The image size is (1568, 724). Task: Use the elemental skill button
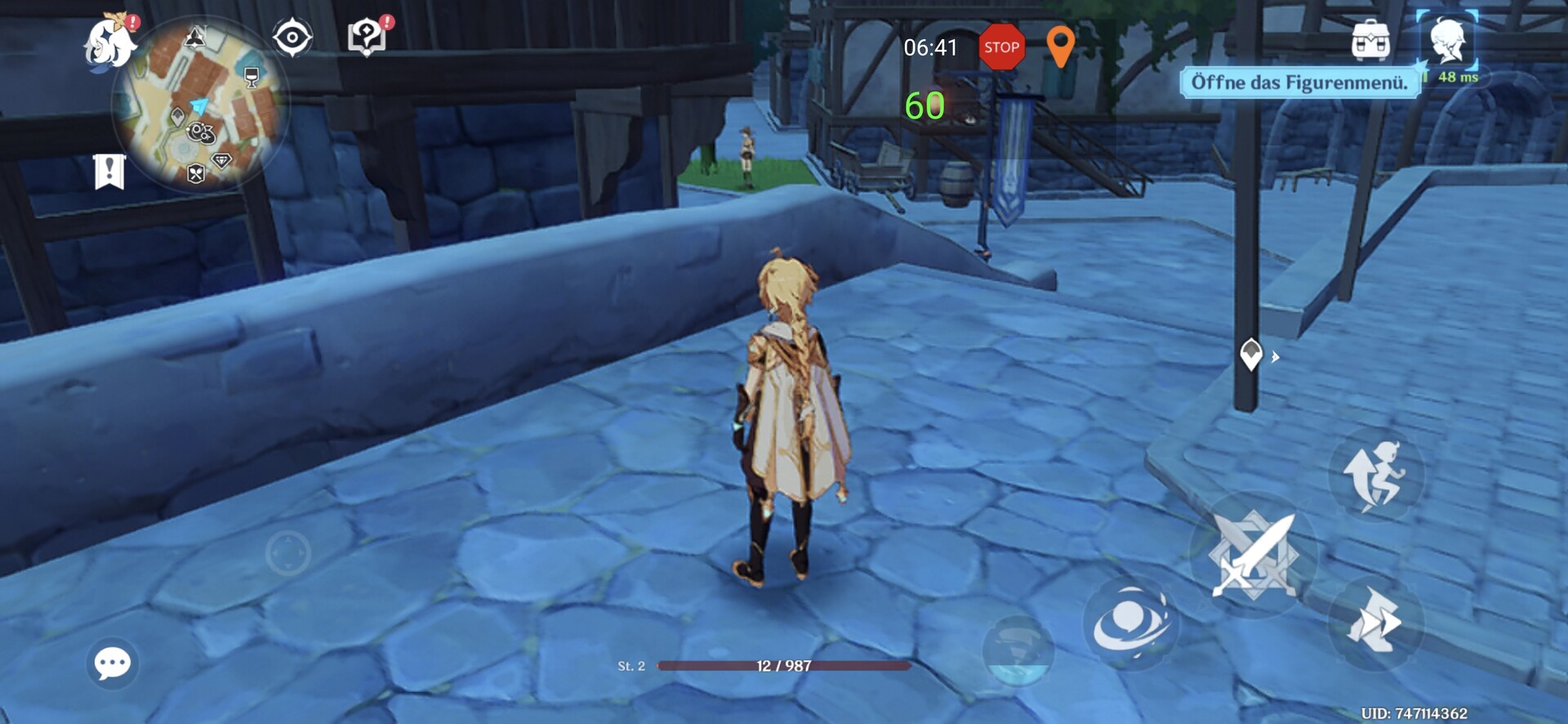point(1130,624)
